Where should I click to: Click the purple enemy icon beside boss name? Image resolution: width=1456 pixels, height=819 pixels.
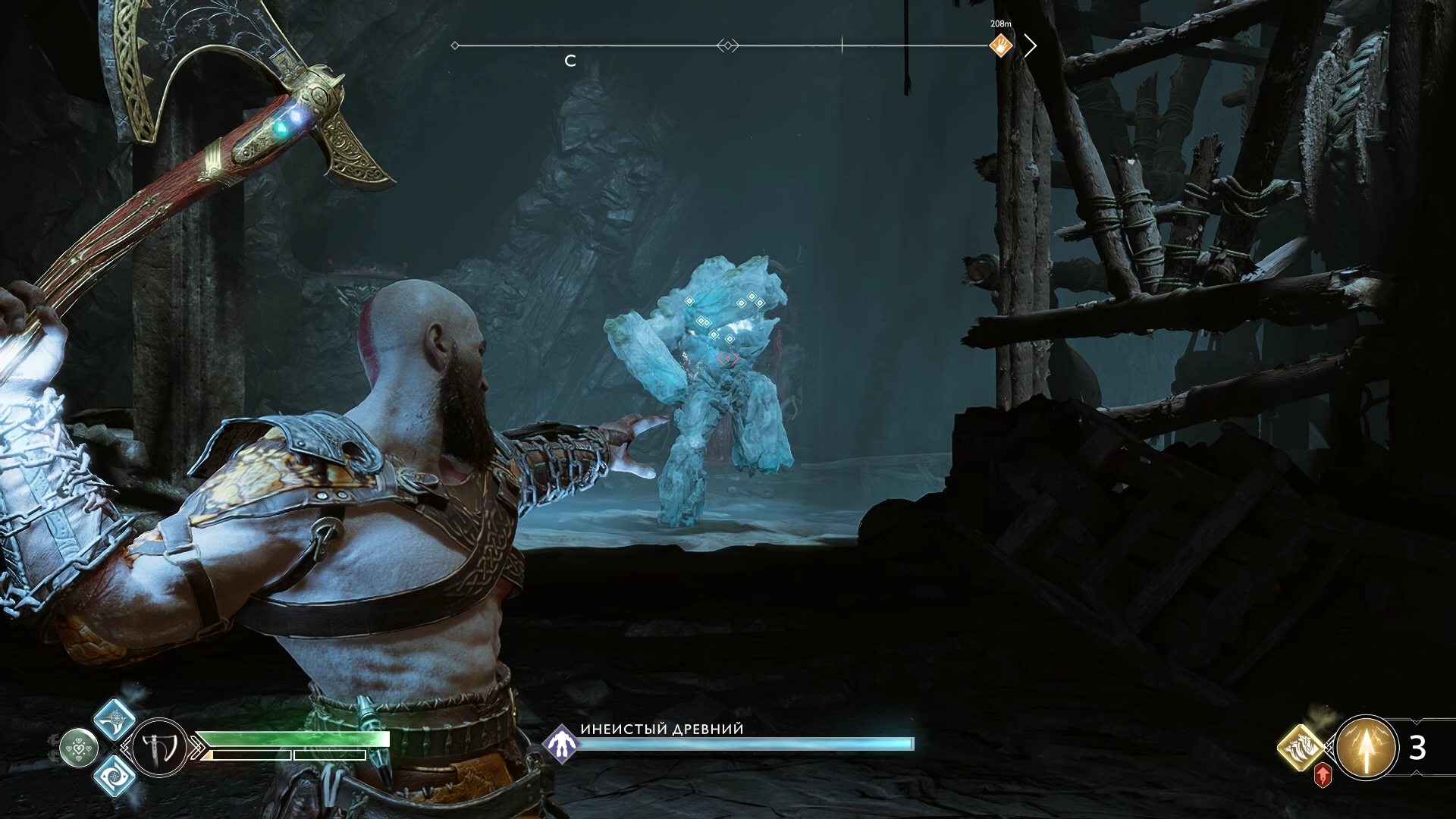pyautogui.click(x=561, y=744)
